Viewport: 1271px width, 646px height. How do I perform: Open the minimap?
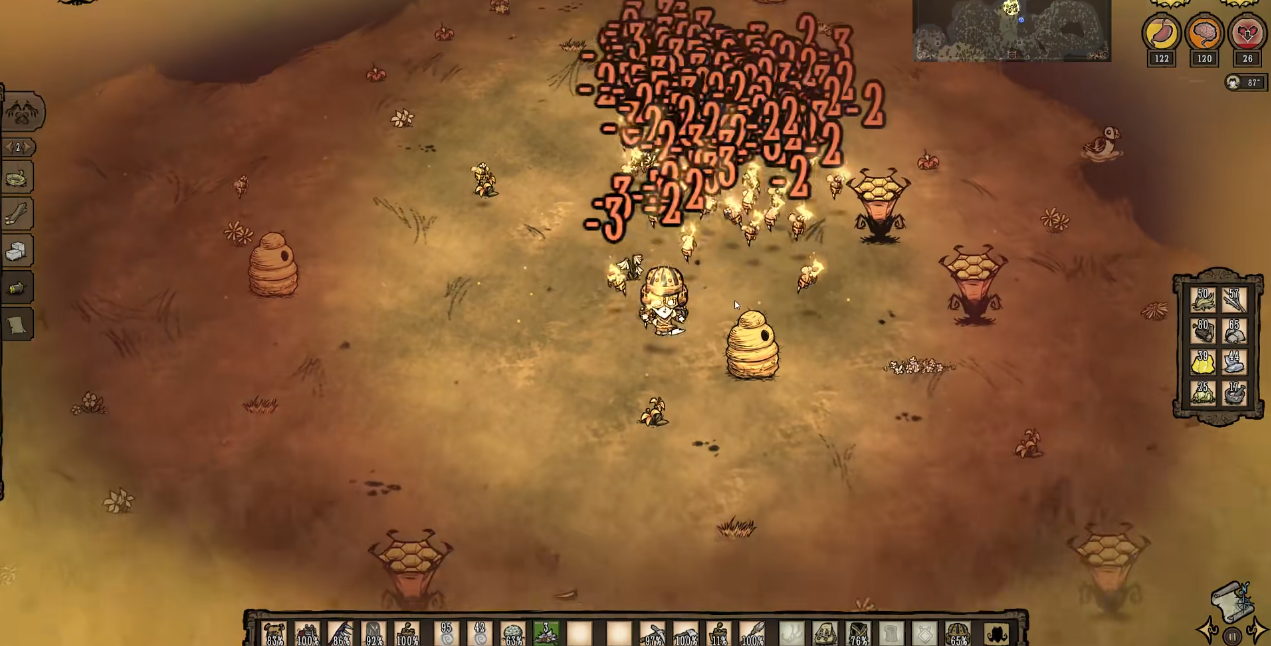1011,30
